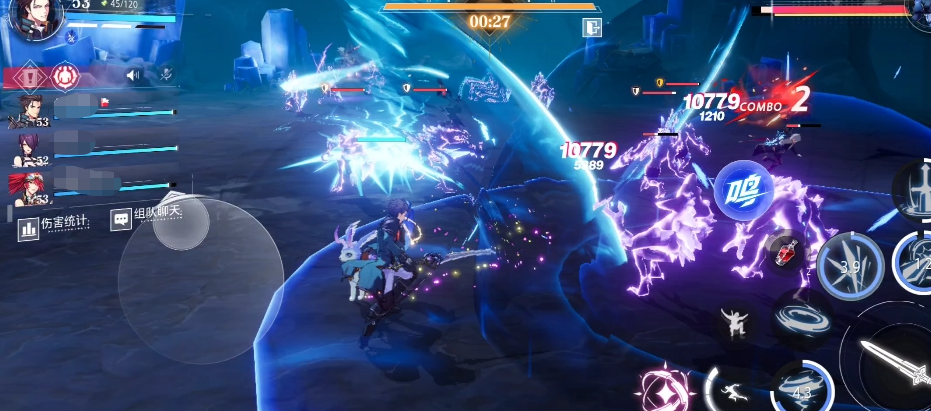The height and width of the screenshot is (411, 931).
Task: Select the level 52 purple-haired teammate
Action: tap(30, 149)
